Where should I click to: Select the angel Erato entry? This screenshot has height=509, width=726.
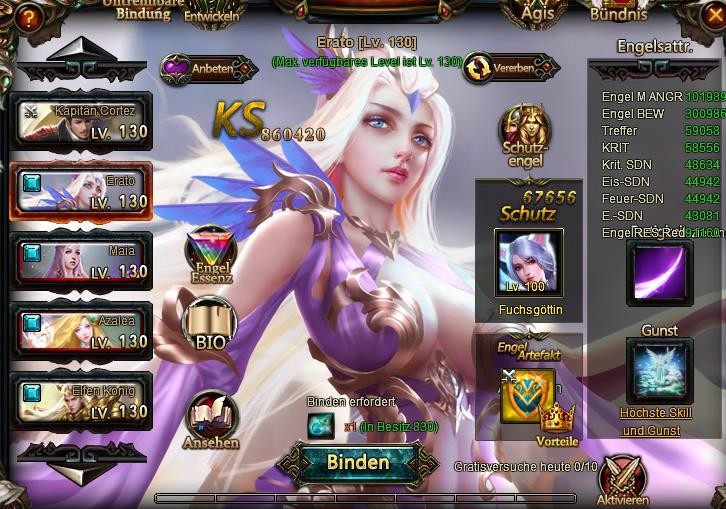(81, 191)
